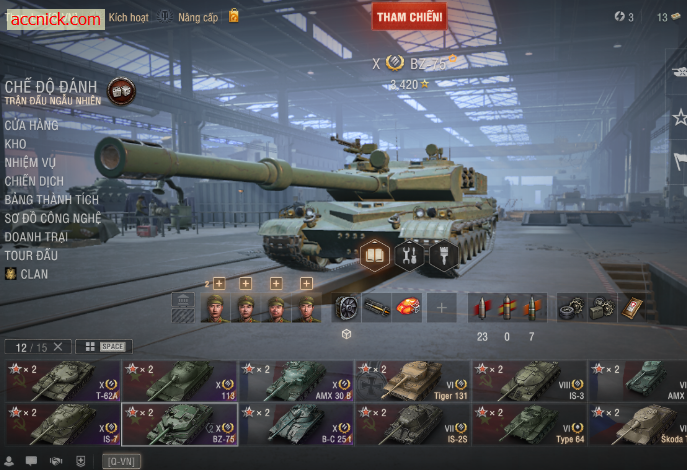This screenshot has height=470, width=687.
Task: Click the red THAM CHIẾN! battle button
Action: point(410,16)
